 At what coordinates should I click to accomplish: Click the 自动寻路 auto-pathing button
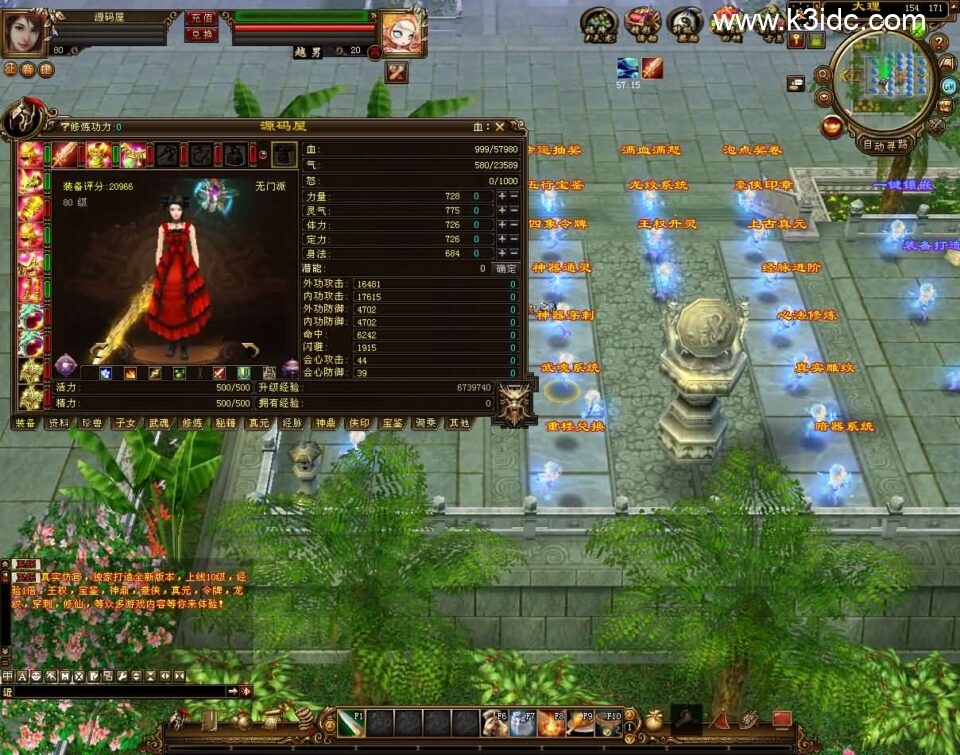[885, 144]
